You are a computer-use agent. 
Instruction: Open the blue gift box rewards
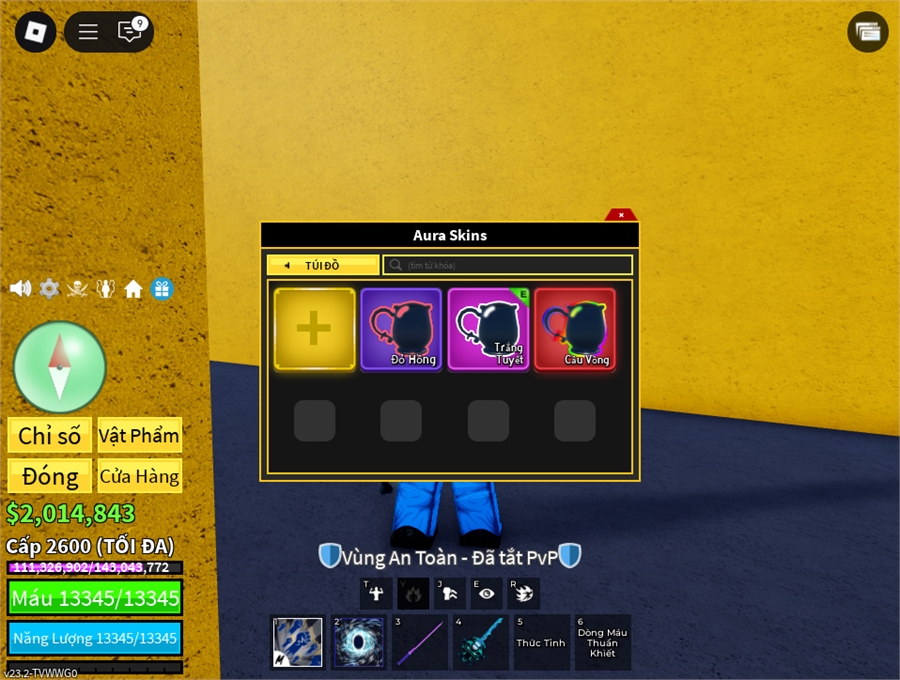tap(162, 289)
